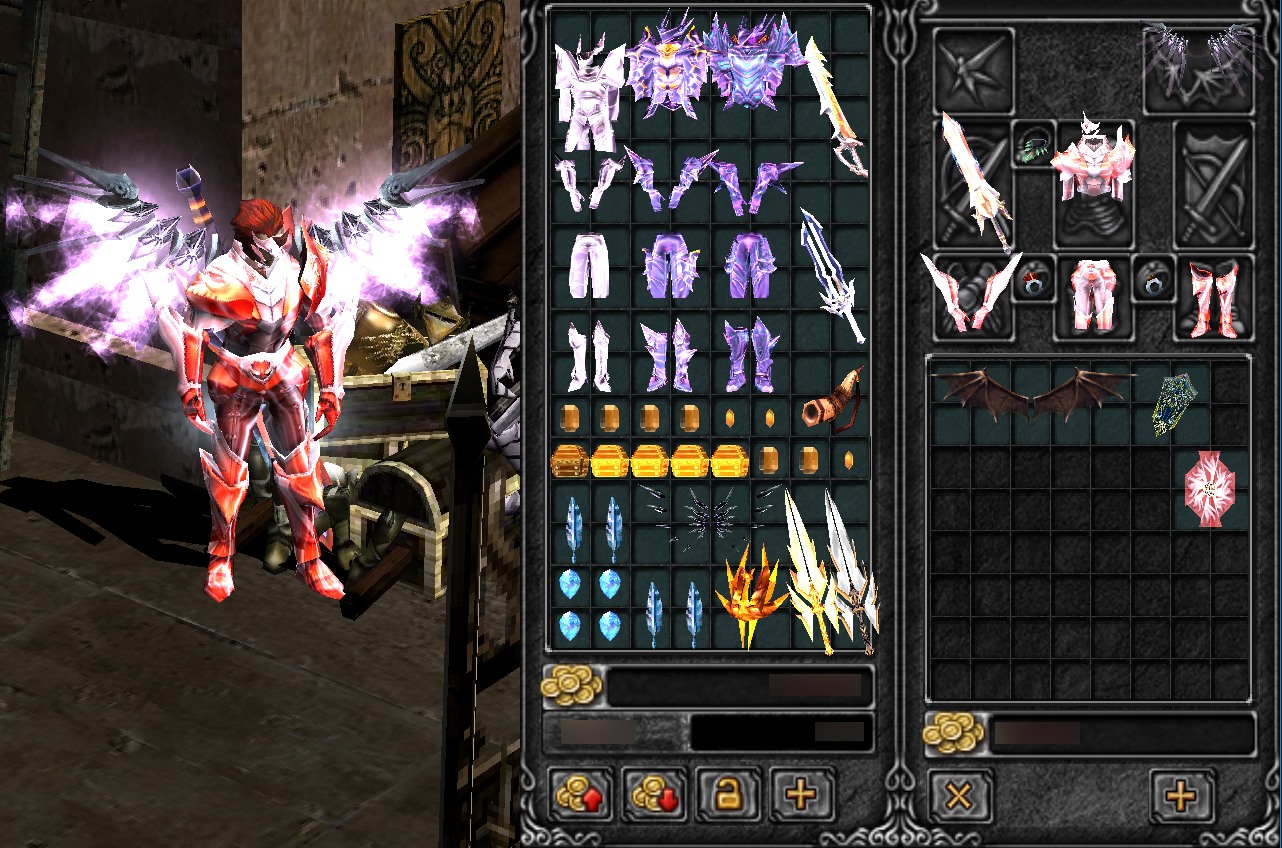Select the white boots in the vault
Image resolution: width=1282 pixels, height=848 pixels.
589,356
